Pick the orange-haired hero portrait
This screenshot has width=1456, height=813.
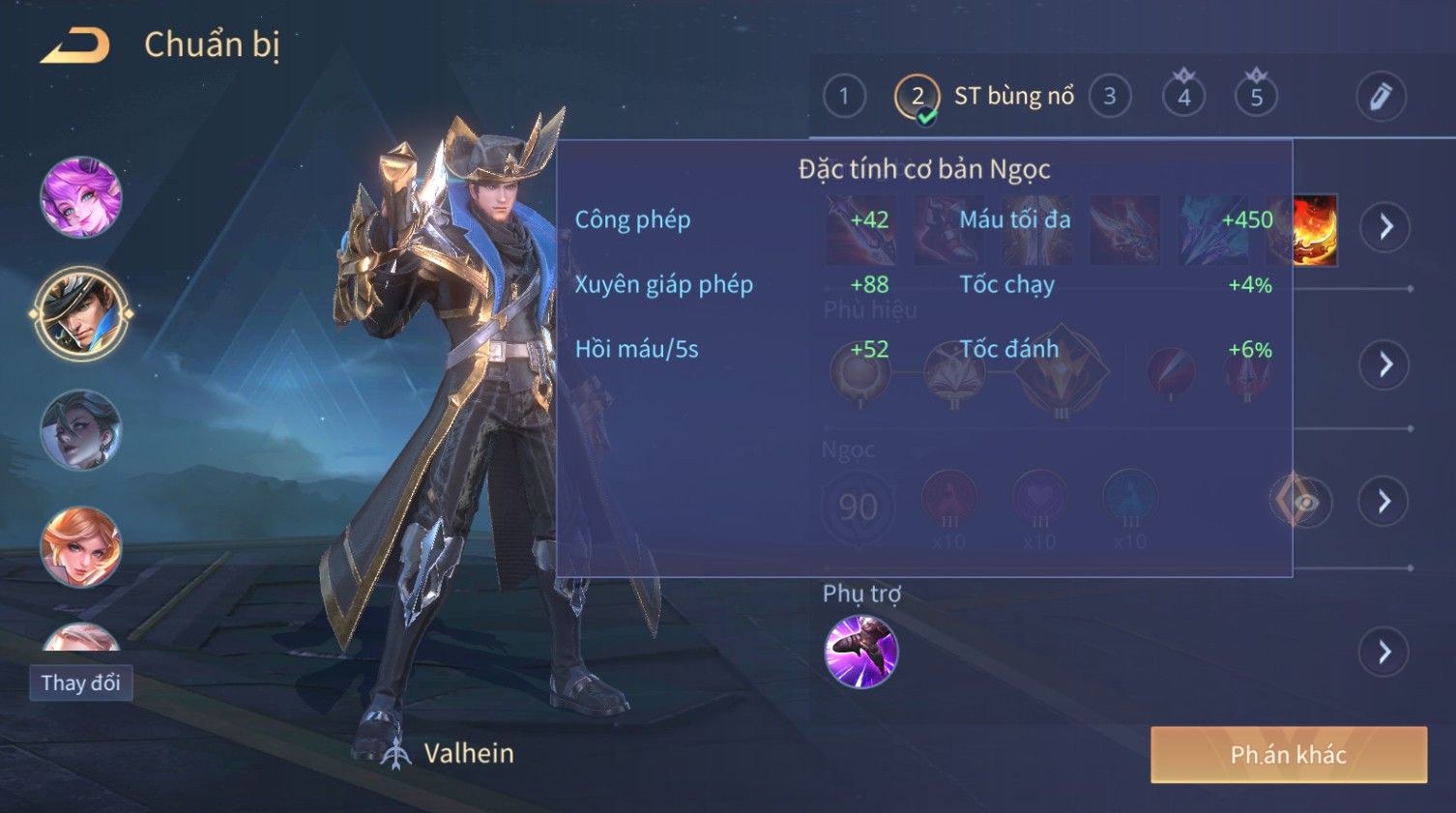coord(81,547)
